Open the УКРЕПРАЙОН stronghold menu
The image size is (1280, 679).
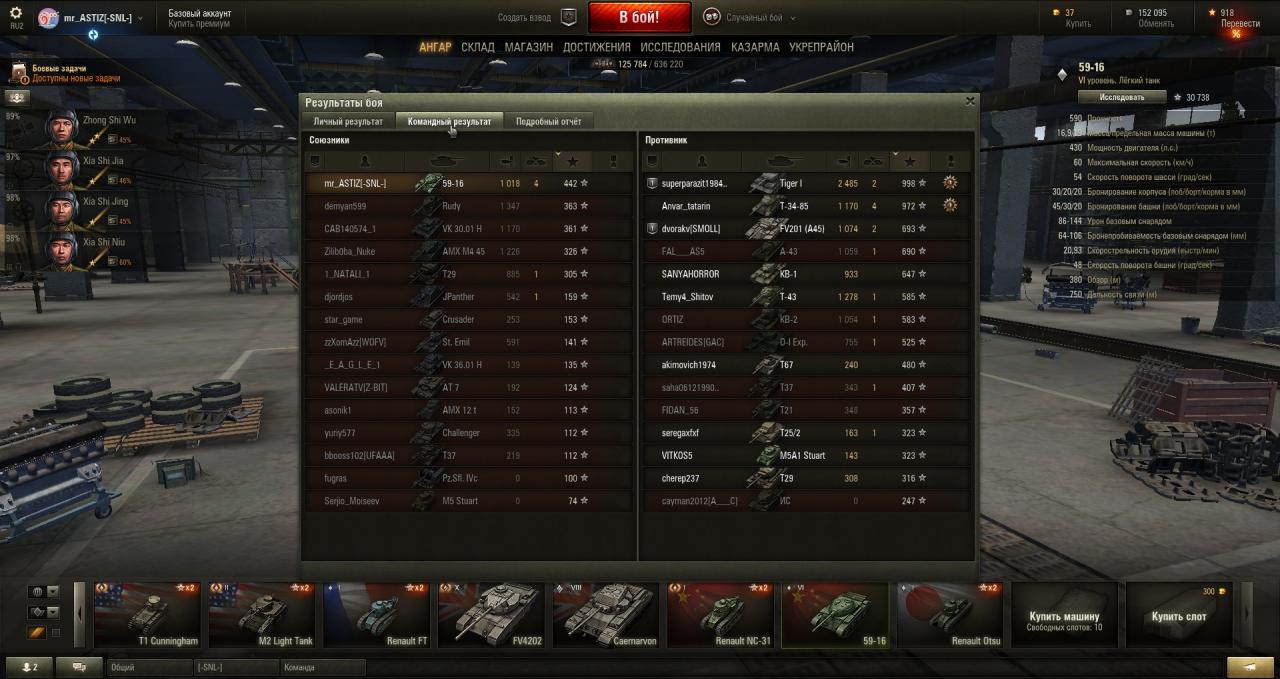pos(821,47)
